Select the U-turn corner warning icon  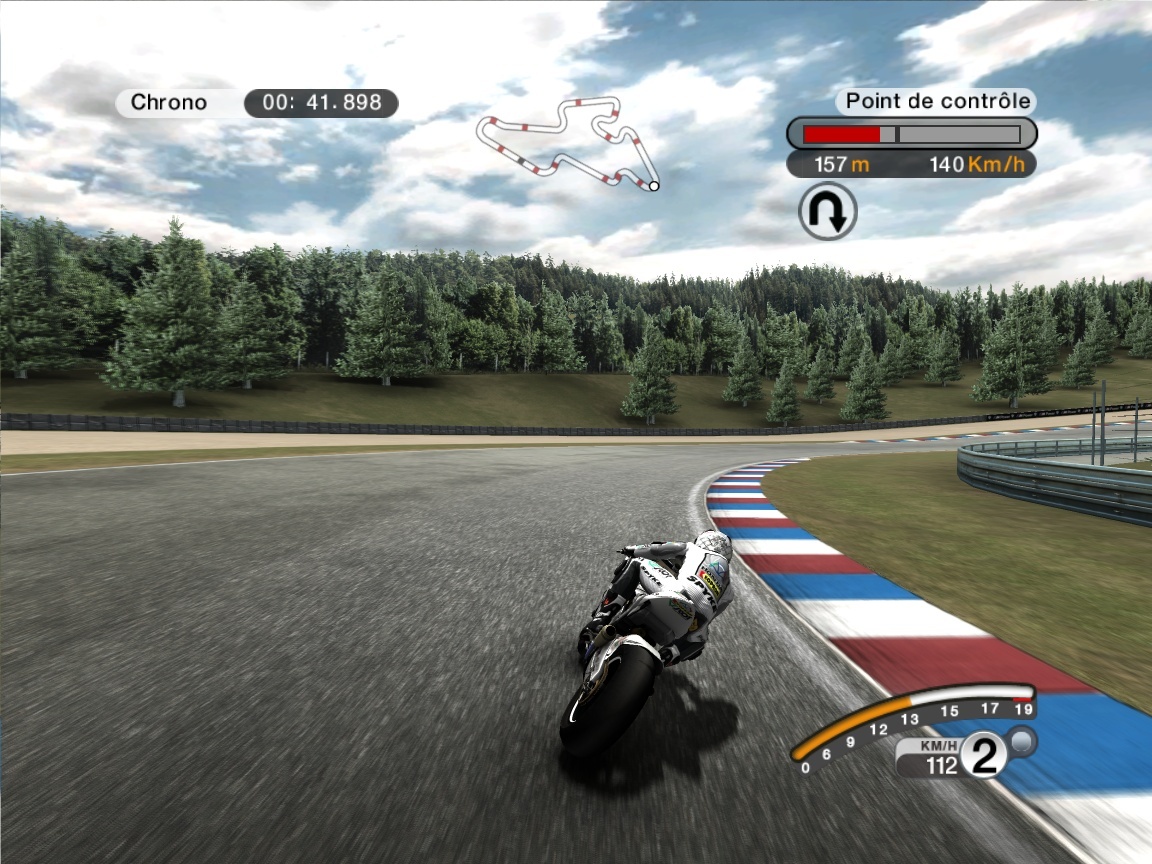coord(828,211)
